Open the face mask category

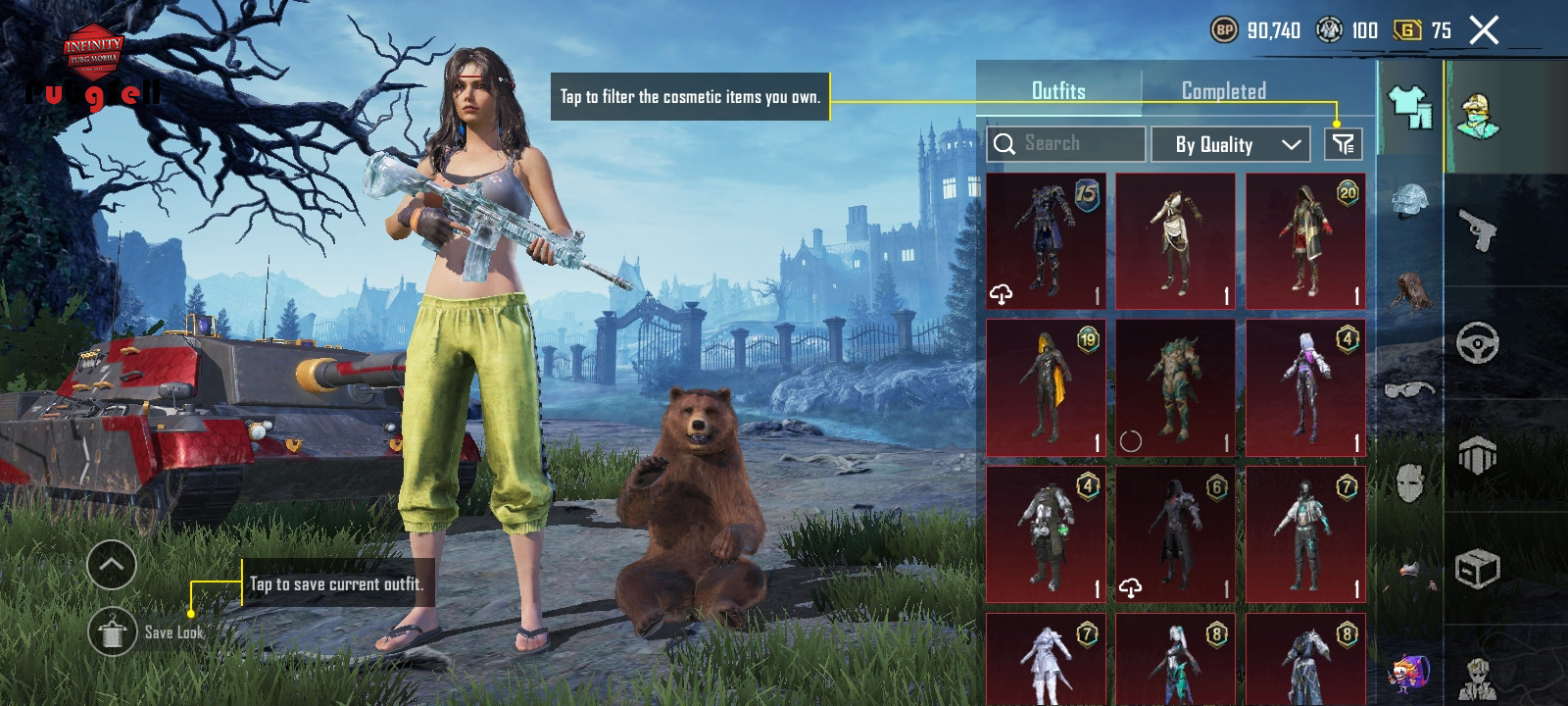(x=1409, y=482)
